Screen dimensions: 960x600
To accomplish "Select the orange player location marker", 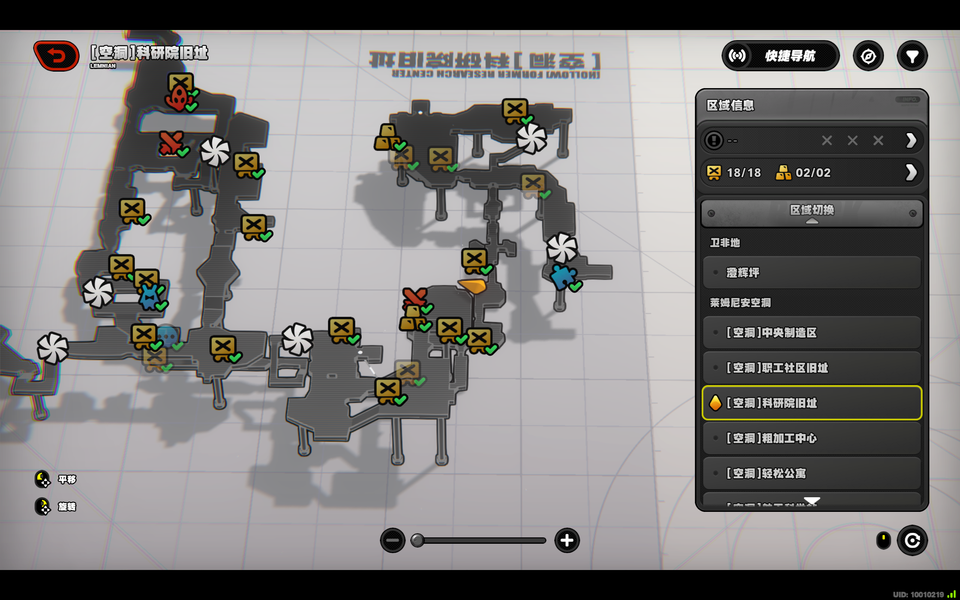I will [472, 286].
